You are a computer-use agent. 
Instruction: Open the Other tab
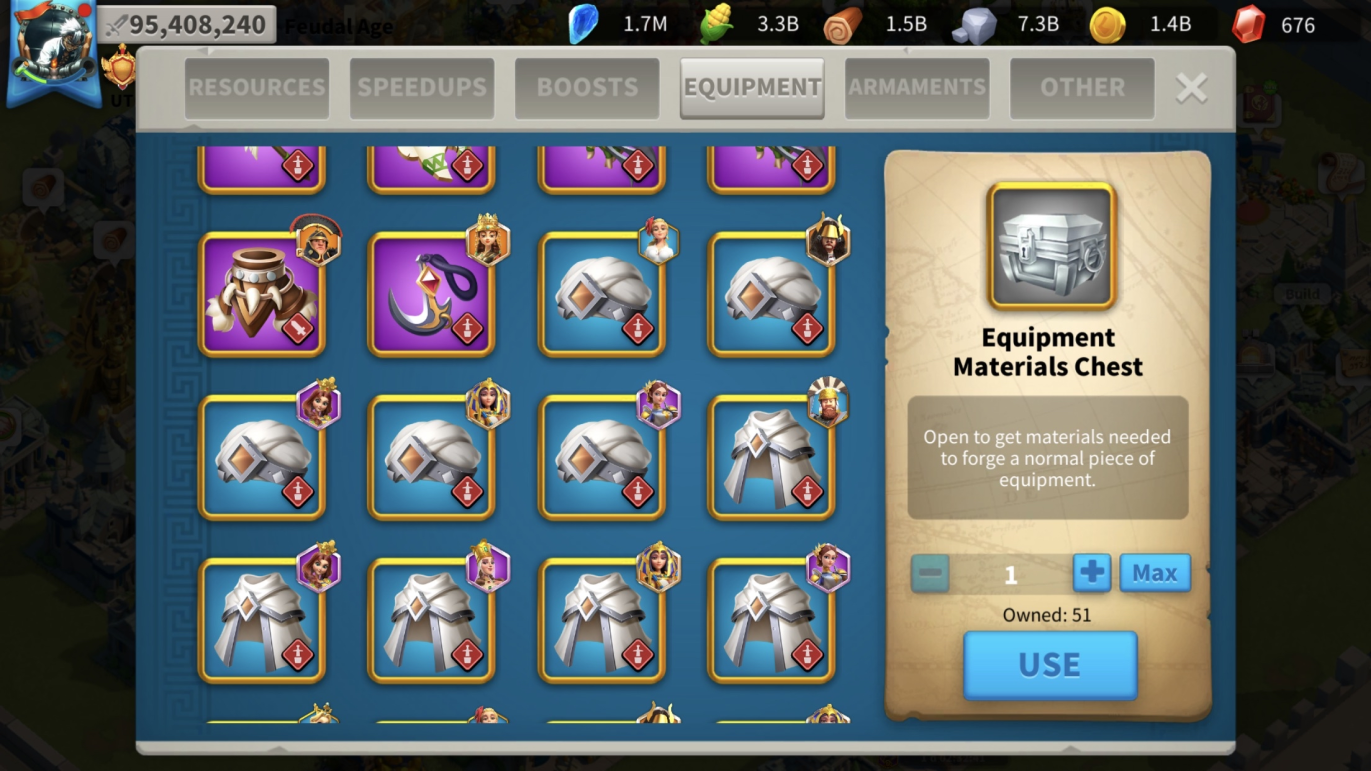(1082, 88)
